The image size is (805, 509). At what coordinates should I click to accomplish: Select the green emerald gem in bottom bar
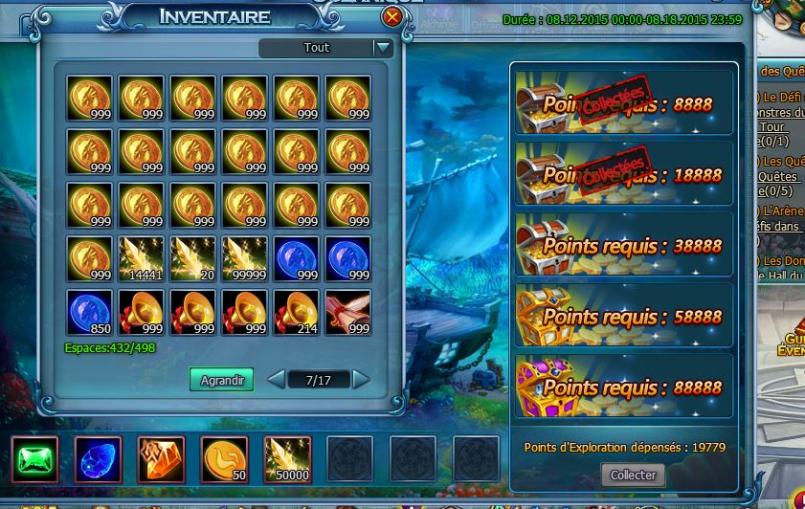click(35, 460)
